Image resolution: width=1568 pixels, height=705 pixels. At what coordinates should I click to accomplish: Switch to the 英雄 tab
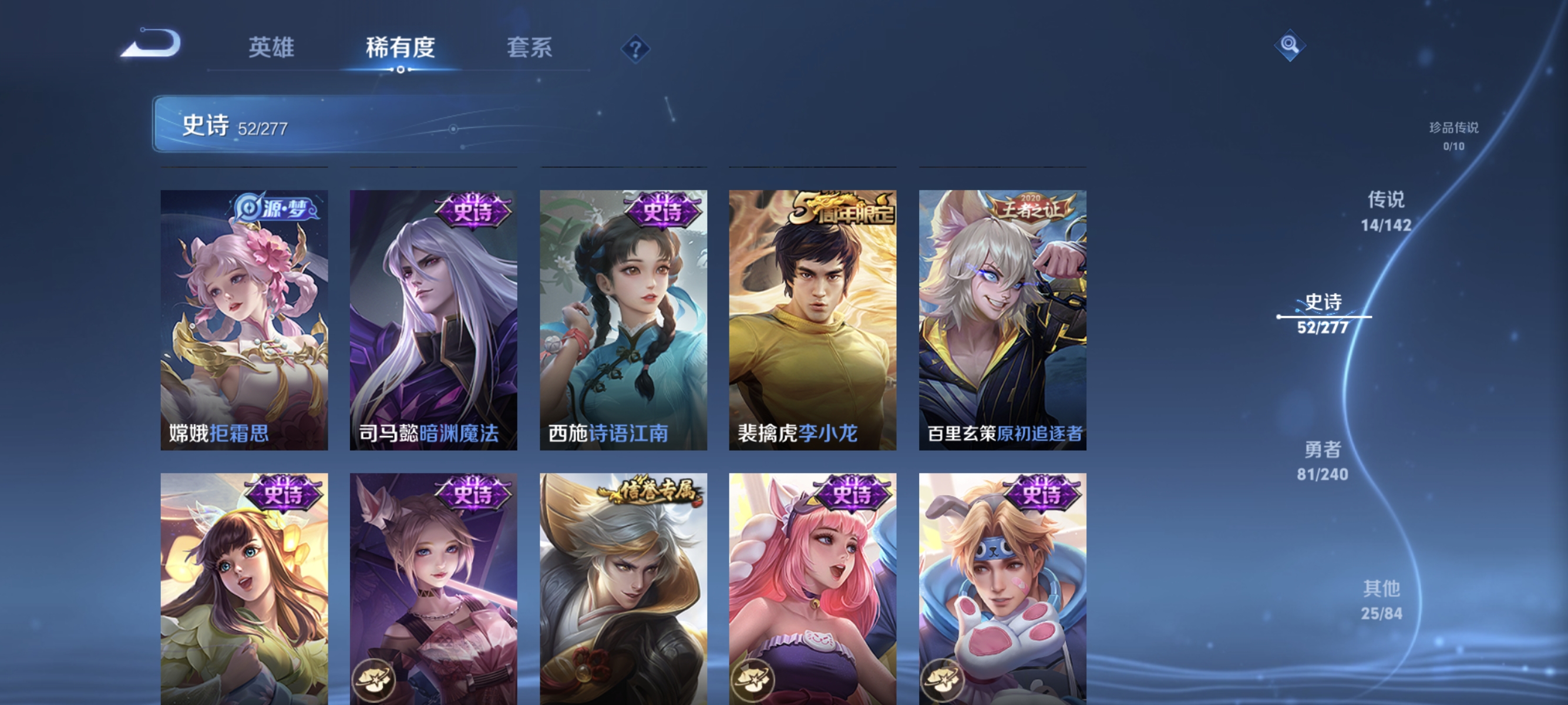[271, 49]
